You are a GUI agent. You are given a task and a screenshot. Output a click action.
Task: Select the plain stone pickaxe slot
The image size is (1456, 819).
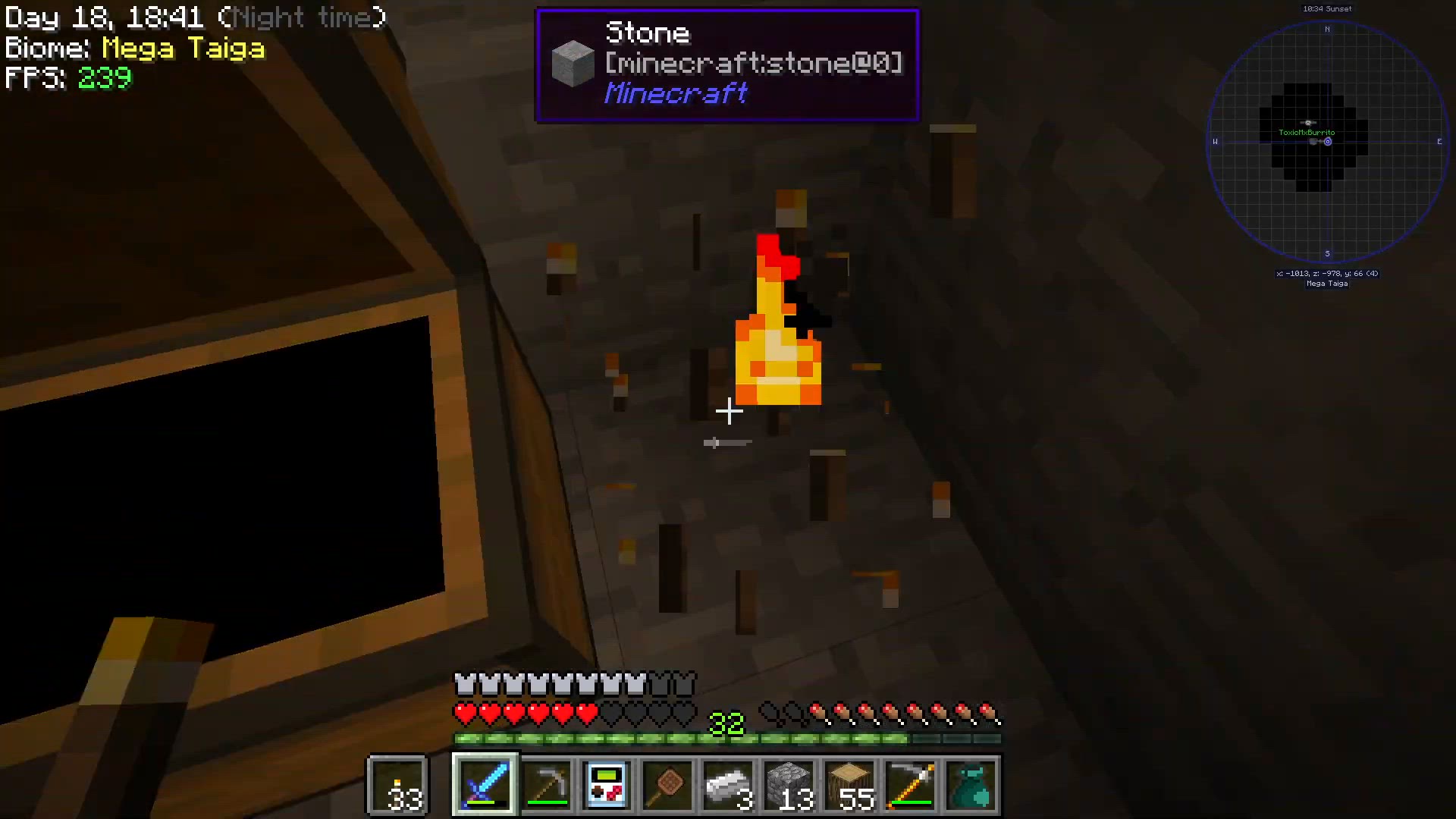546,785
